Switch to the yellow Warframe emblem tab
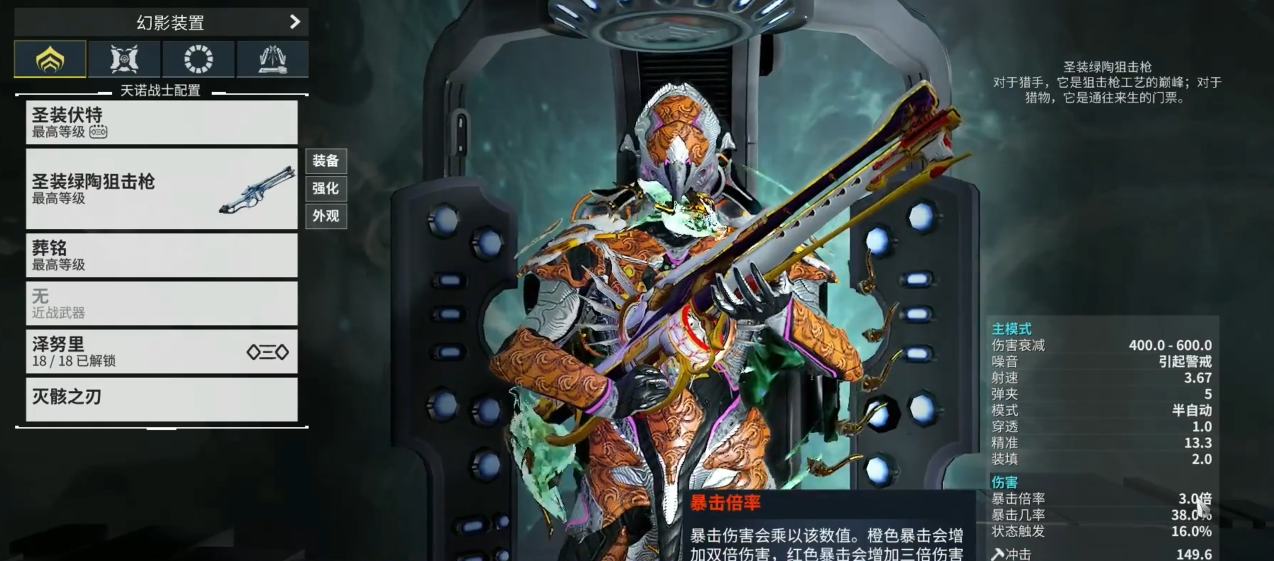The height and width of the screenshot is (561, 1274). [x=50, y=59]
